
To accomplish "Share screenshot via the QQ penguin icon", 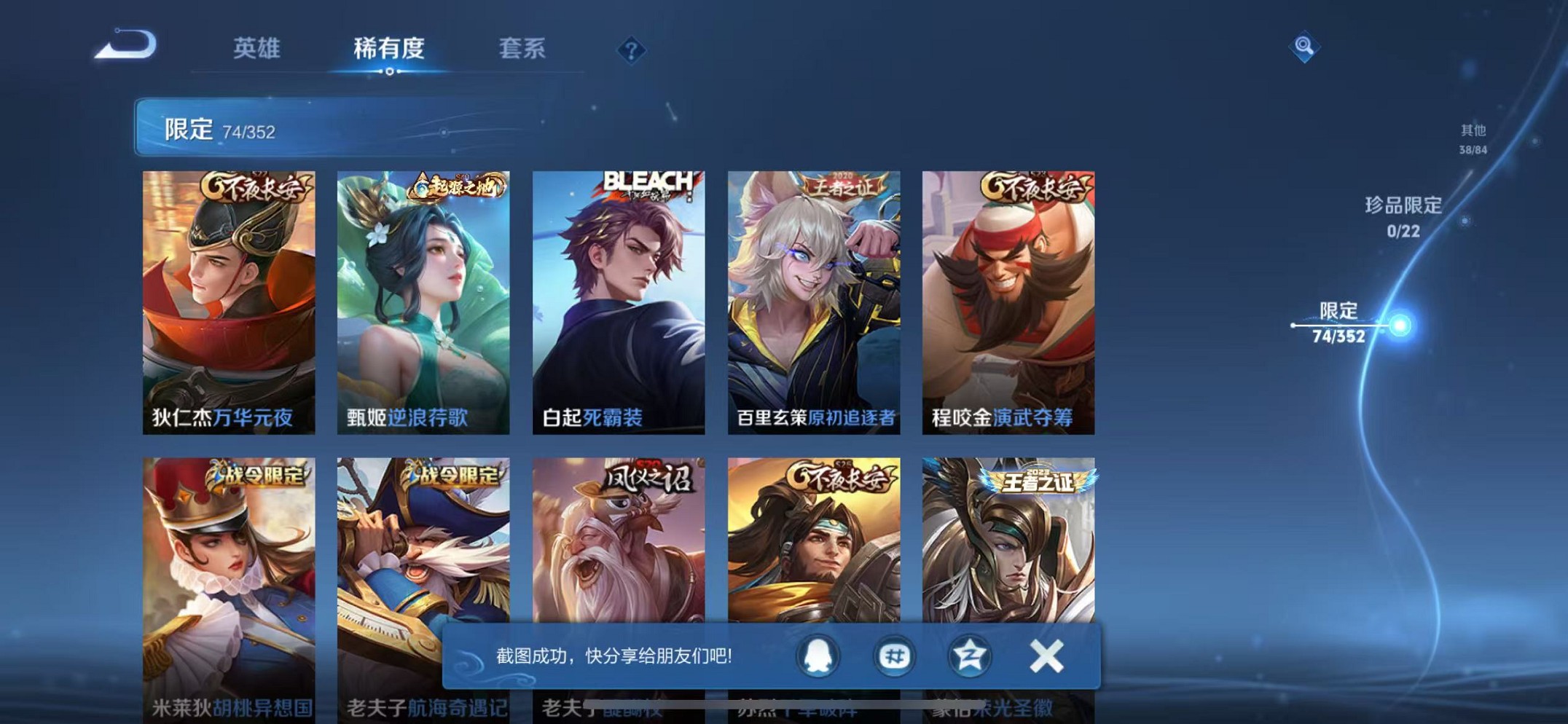I will tap(818, 656).
